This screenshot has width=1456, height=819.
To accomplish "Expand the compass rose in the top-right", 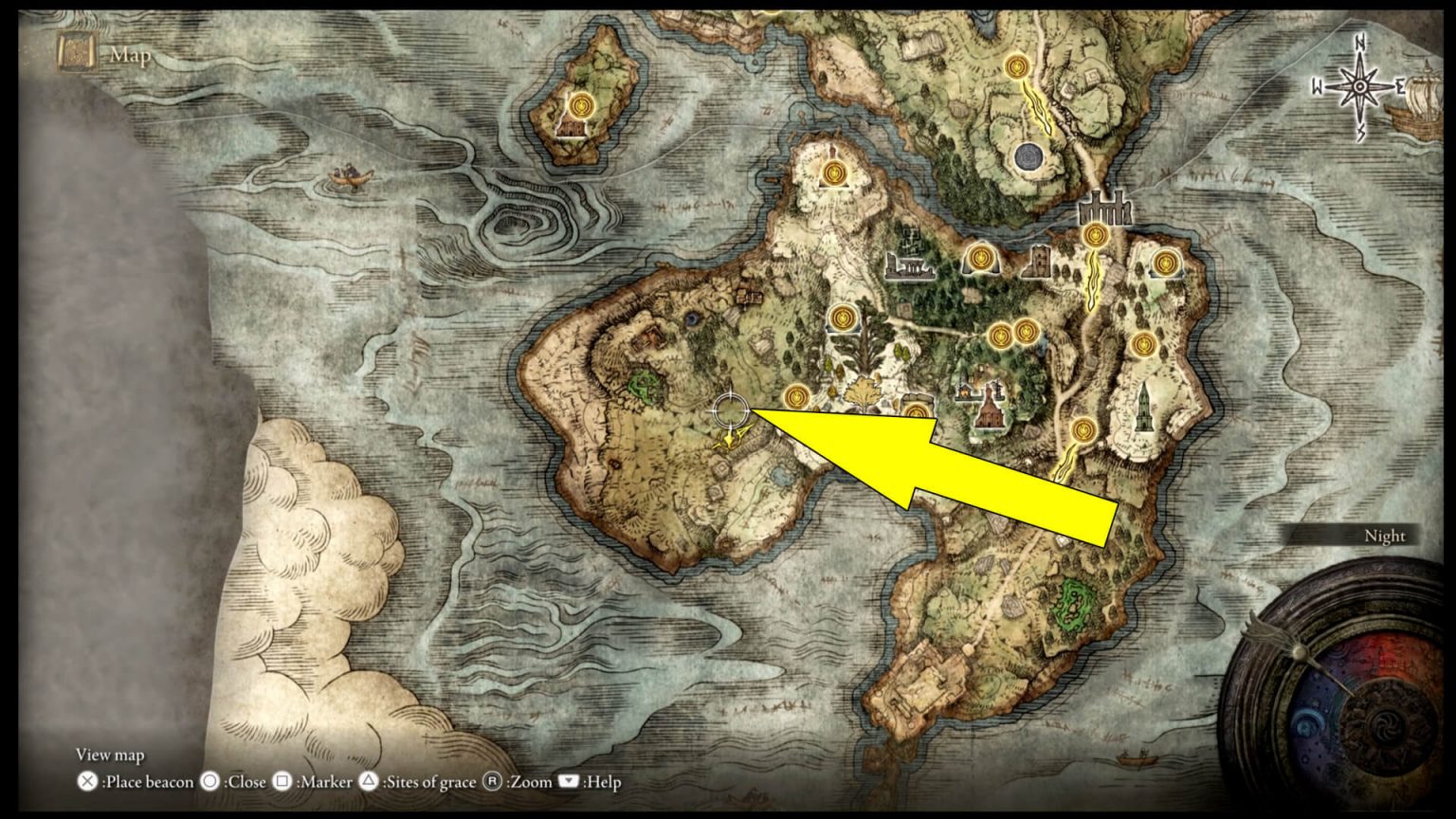I will click(1359, 85).
